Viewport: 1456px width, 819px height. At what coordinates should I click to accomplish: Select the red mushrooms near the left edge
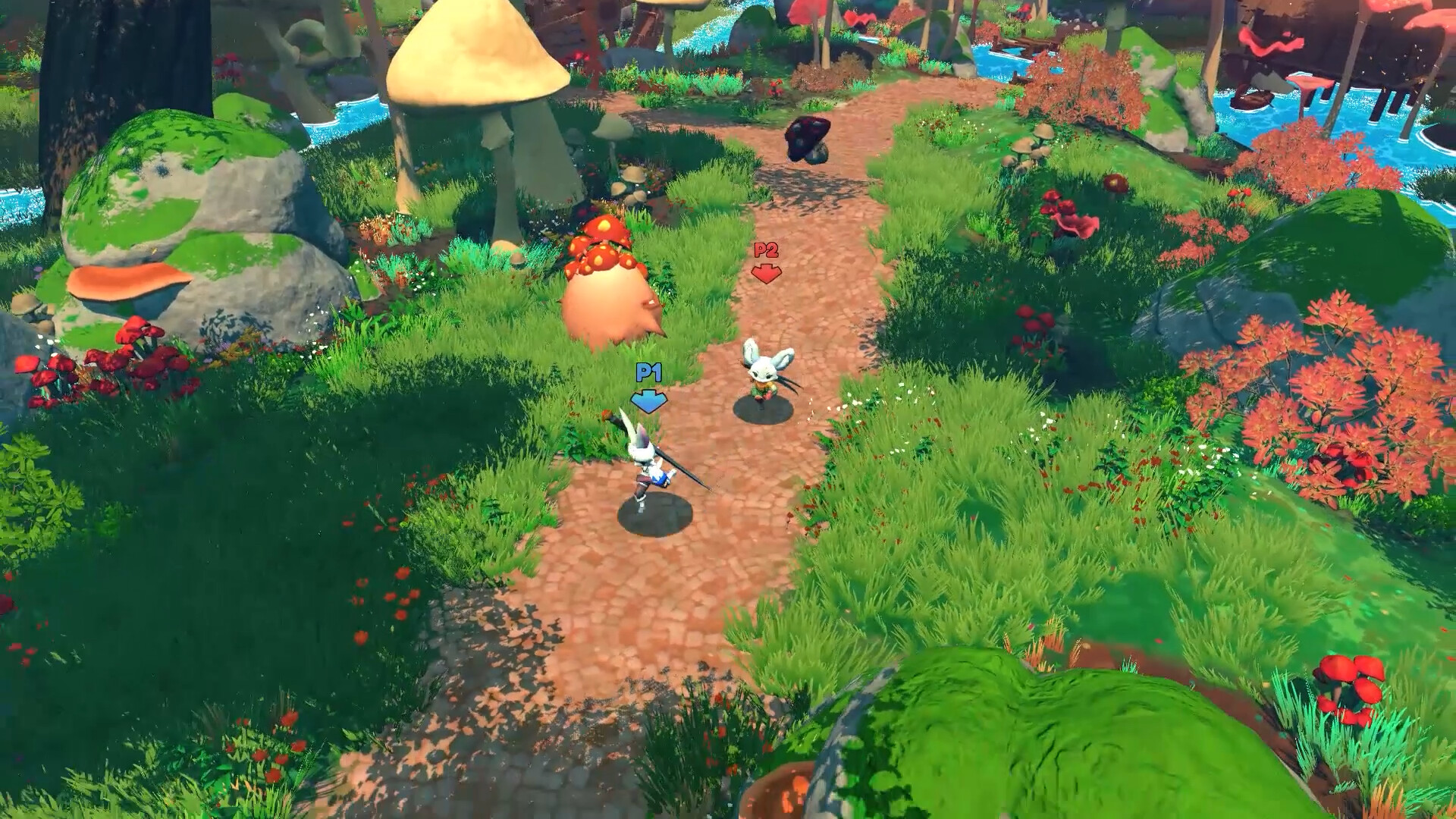click(x=99, y=364)
